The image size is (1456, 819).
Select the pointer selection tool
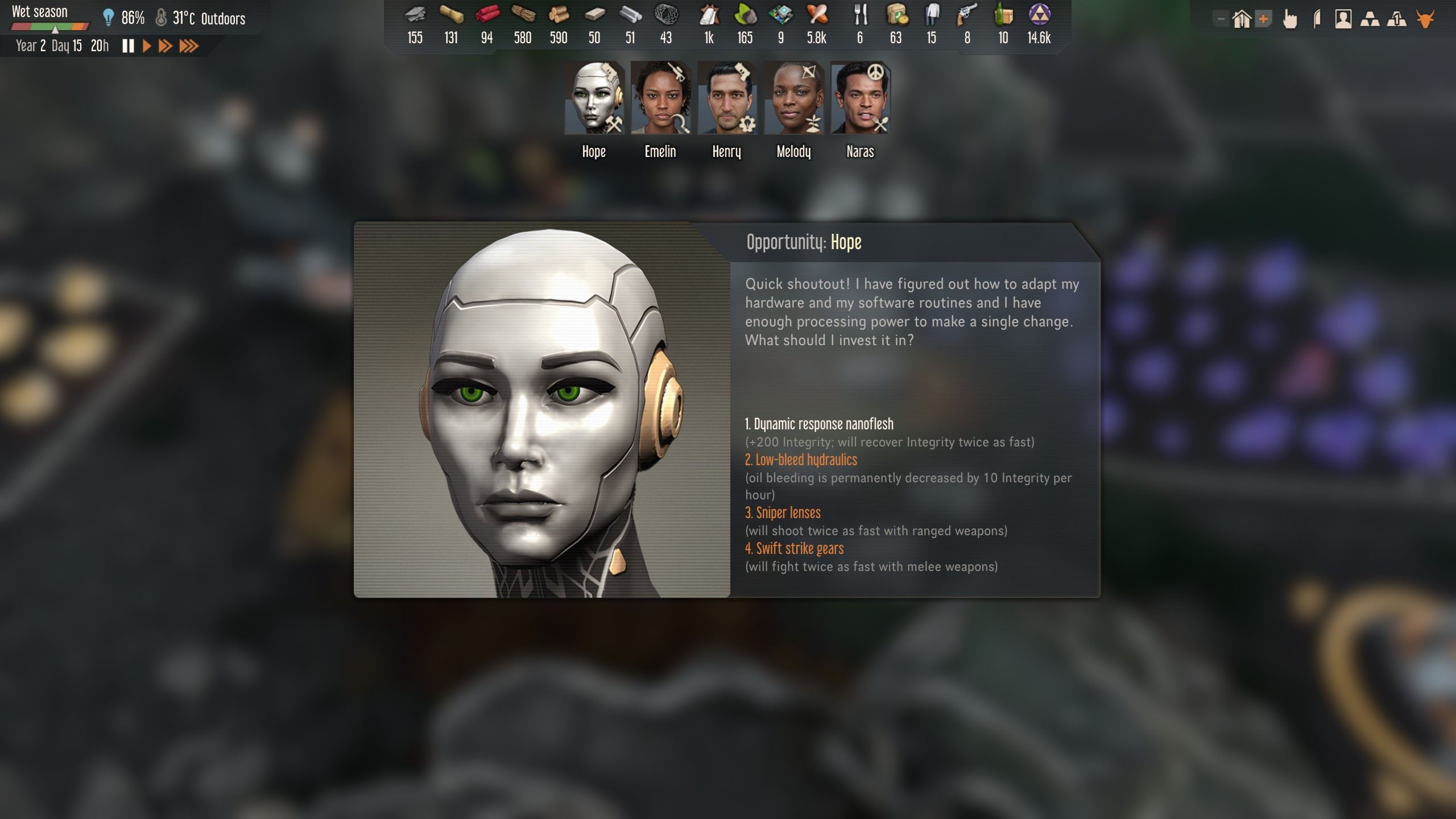click(1290, 18)
